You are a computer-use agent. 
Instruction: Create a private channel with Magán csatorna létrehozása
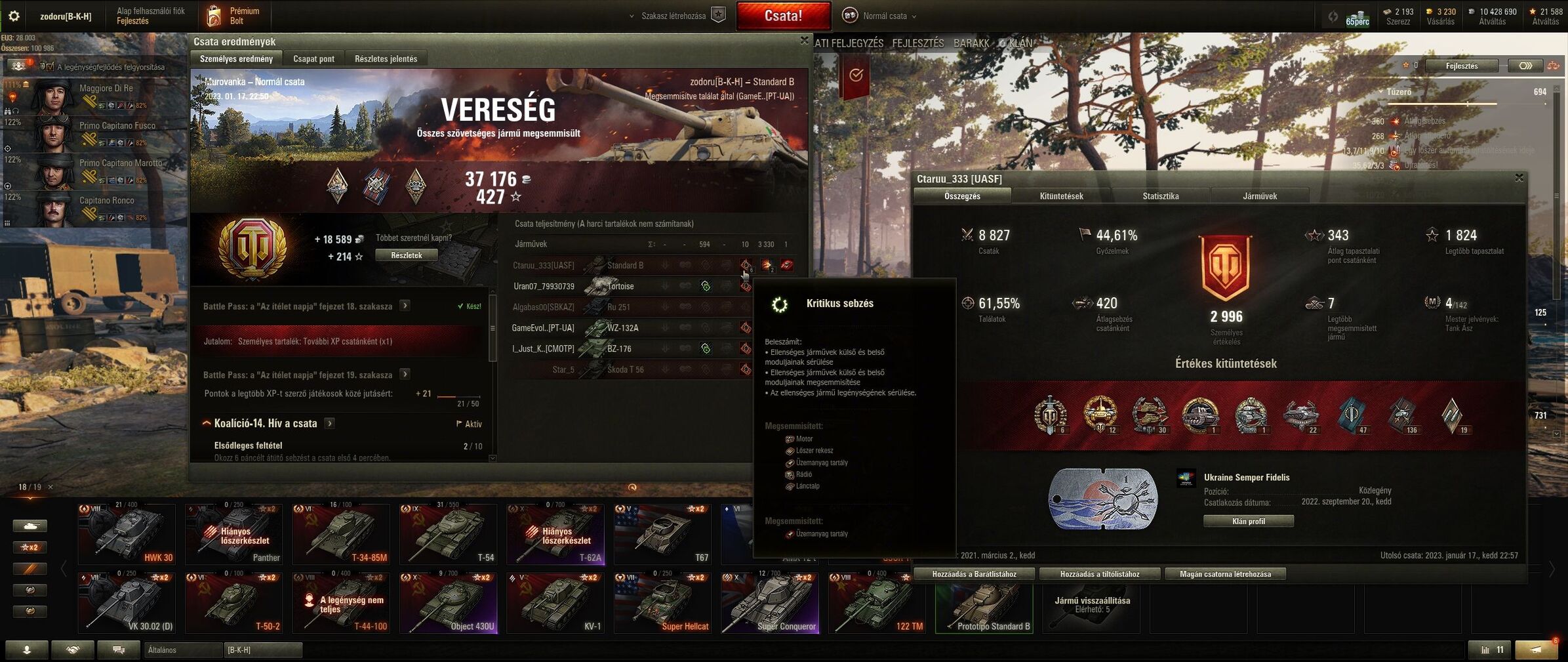click(1224, 574)
